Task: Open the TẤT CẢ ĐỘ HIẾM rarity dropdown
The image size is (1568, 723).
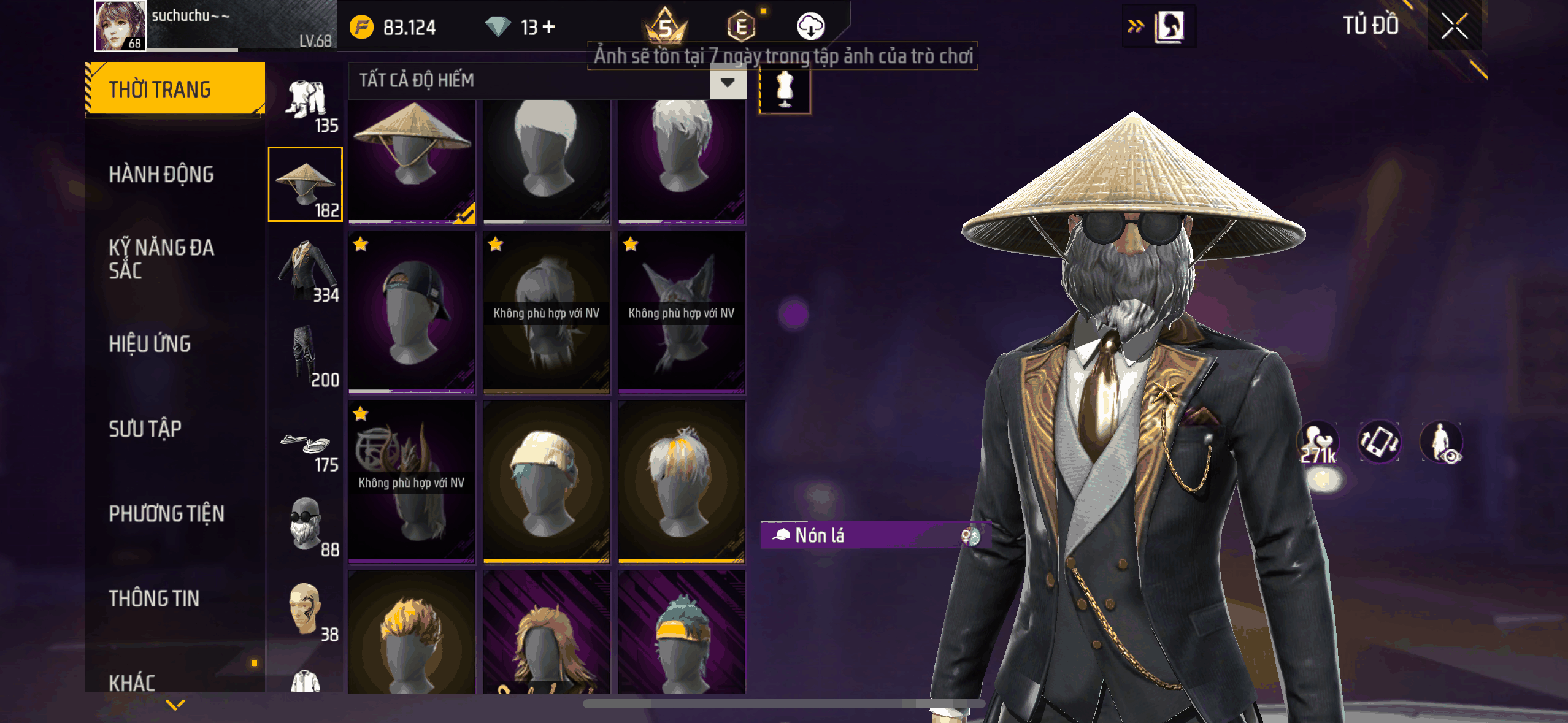Action: [727, 82]
